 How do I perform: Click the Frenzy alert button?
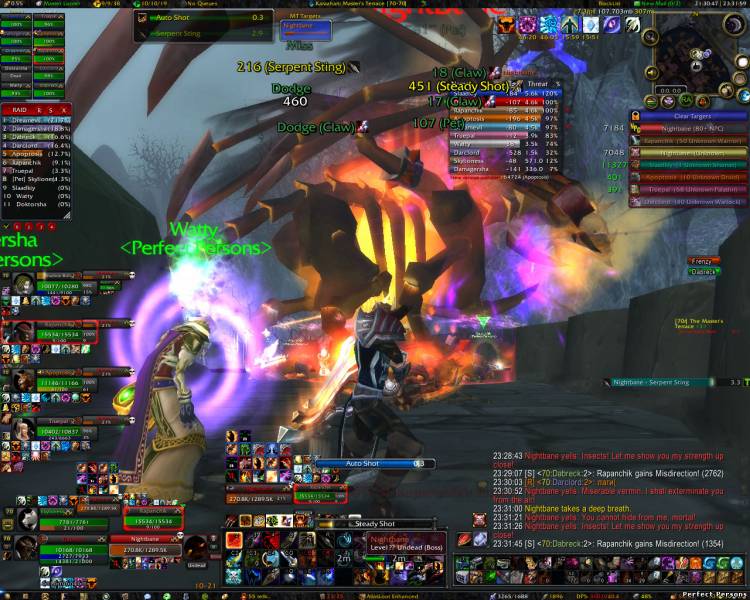coord(704,261)
